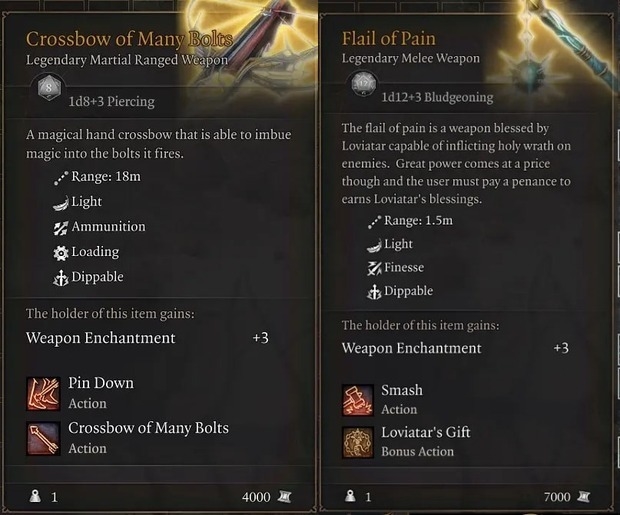Select the Pin Down action icon

click(44, 392)
